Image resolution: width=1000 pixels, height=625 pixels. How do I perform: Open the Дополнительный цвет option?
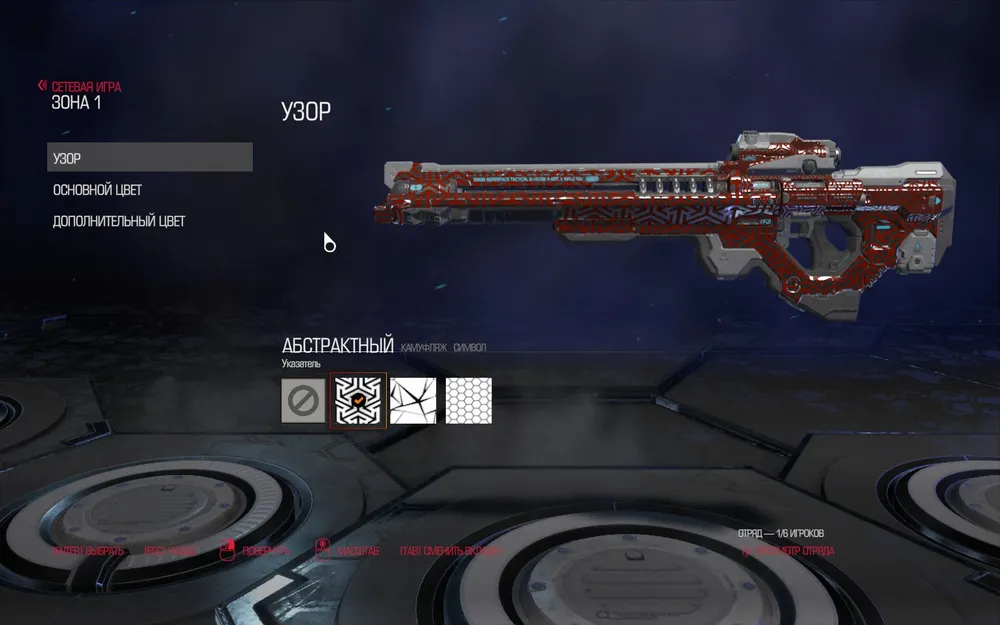coord(119,221)
